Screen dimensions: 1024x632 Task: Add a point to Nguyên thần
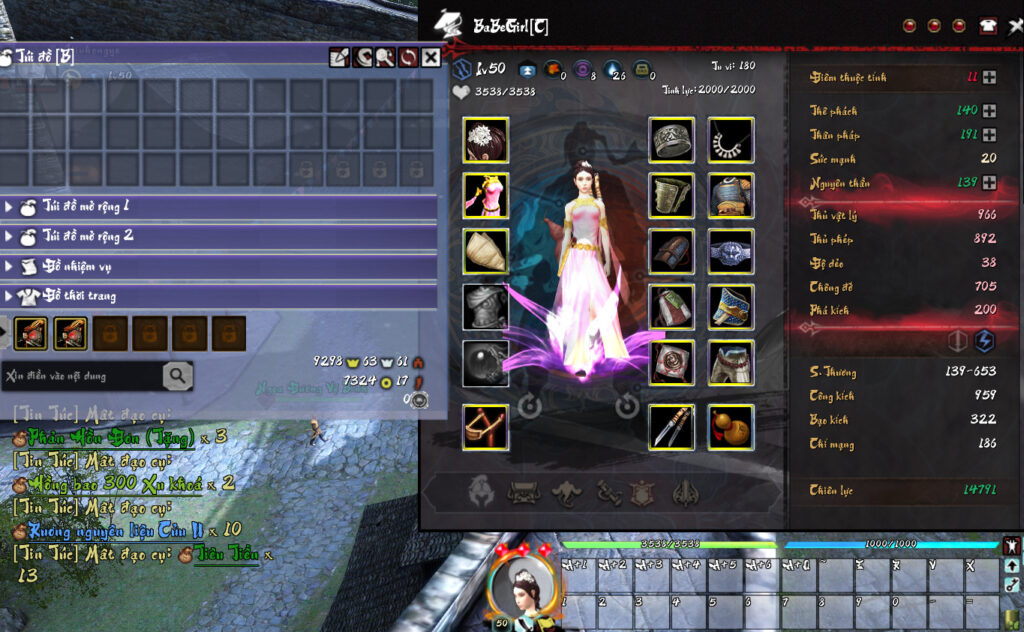click(989, 182)
